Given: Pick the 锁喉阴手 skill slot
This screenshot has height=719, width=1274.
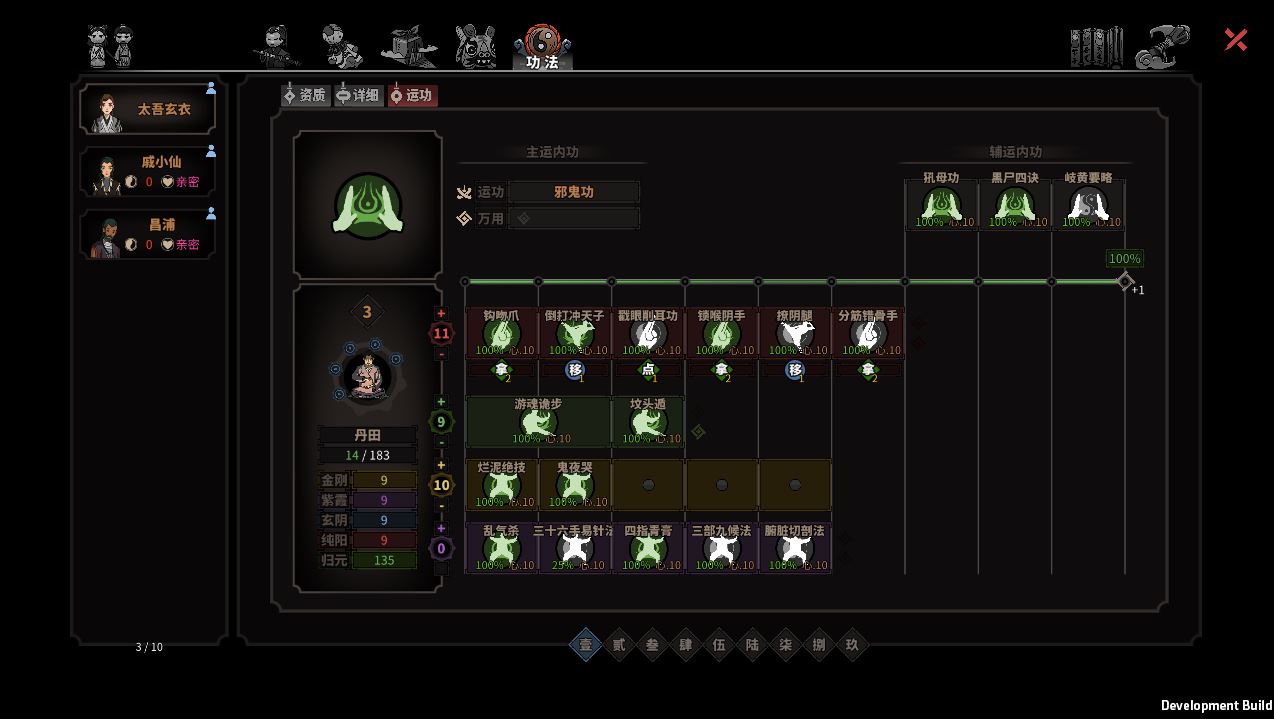Looking at the screenshot, I should point(721,333).
